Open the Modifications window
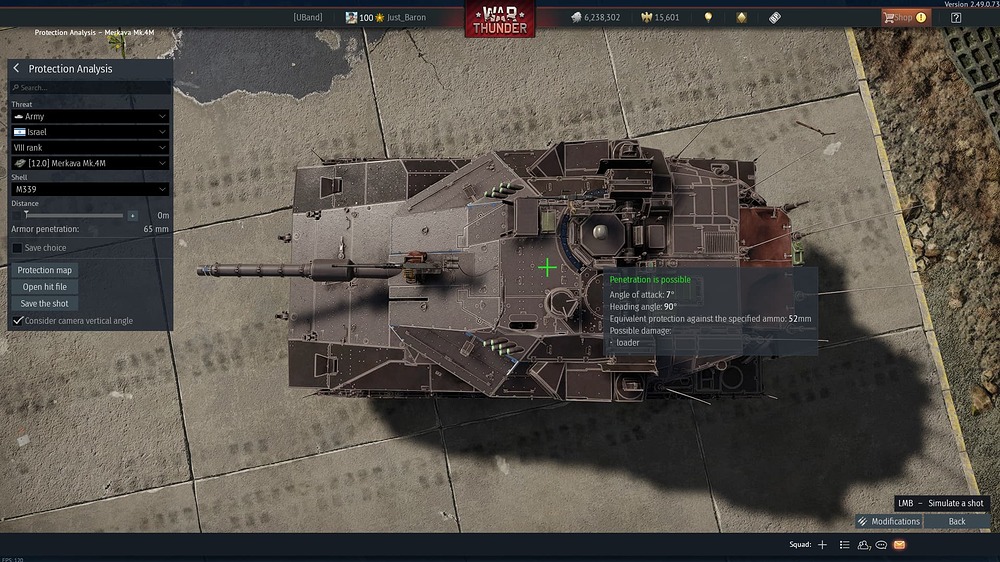 [x=889, y=521]
